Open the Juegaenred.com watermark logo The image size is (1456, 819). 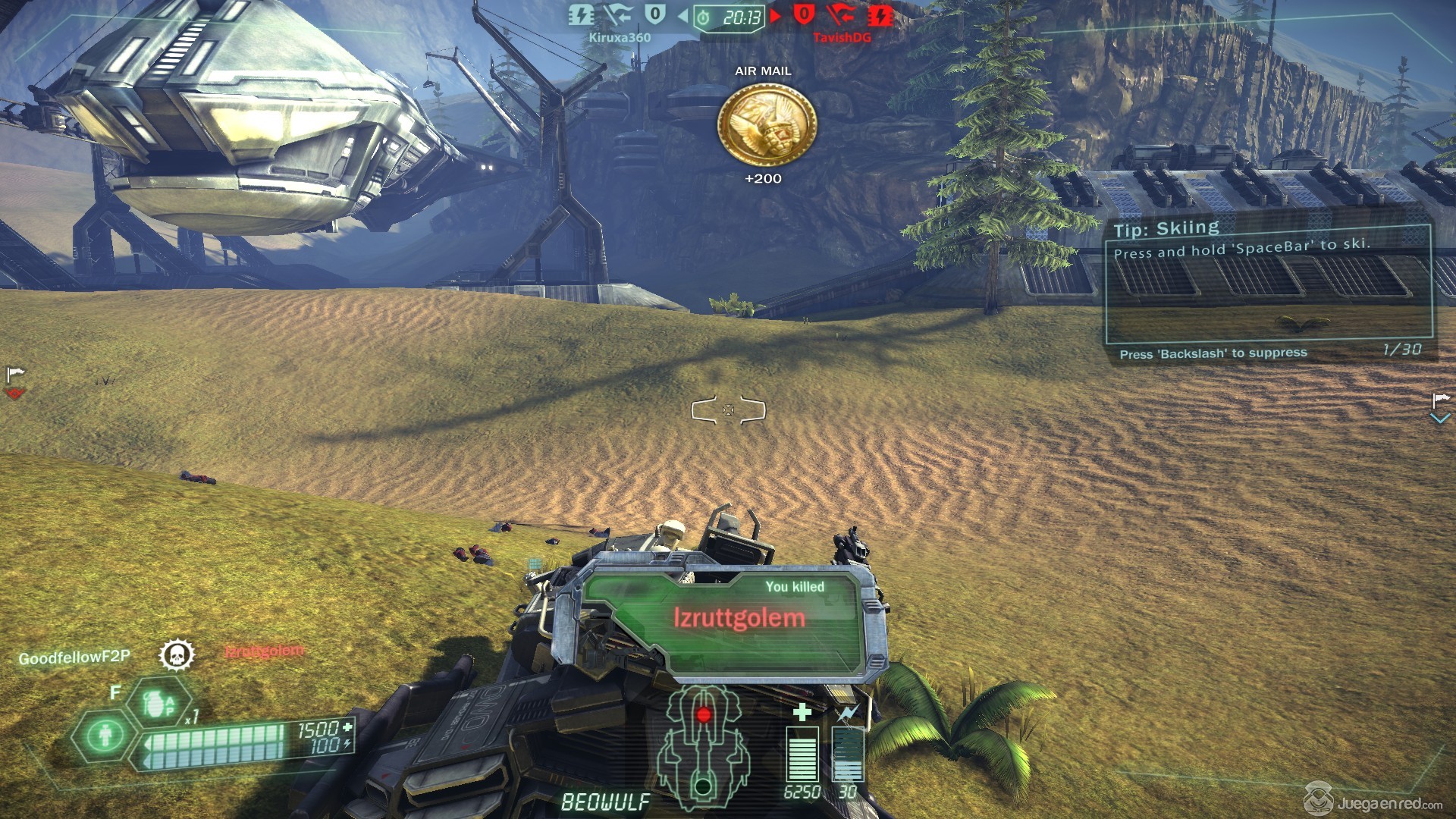point(1373,801)
